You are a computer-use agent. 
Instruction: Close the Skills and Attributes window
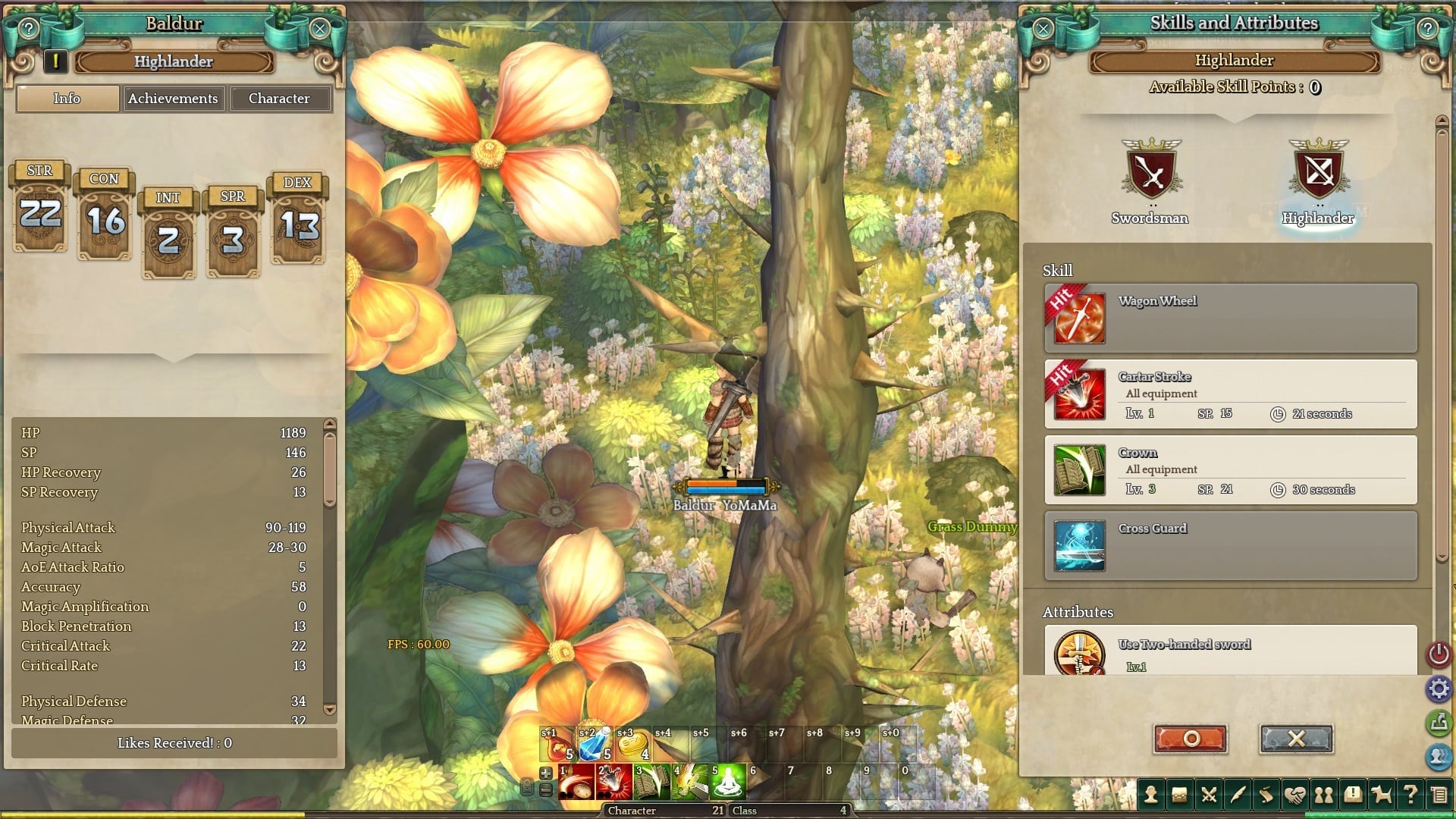coord(1043,29)
